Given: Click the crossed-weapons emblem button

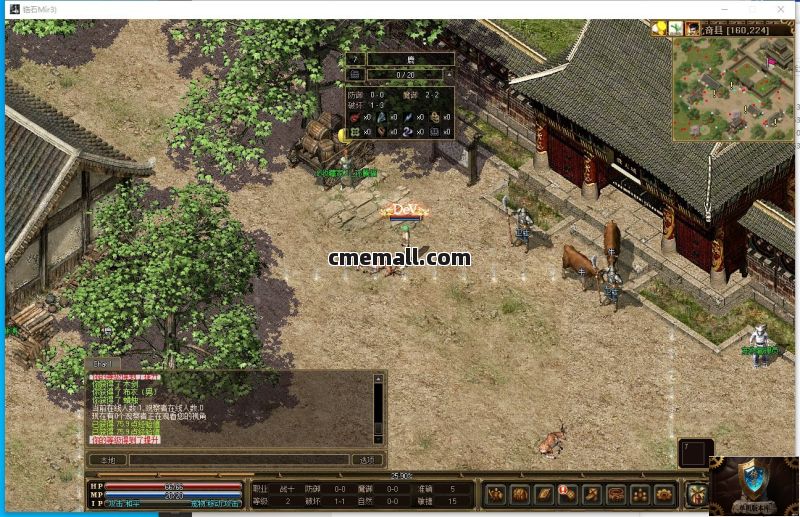Looking at the screenshot, I should (x=696, y=494).
